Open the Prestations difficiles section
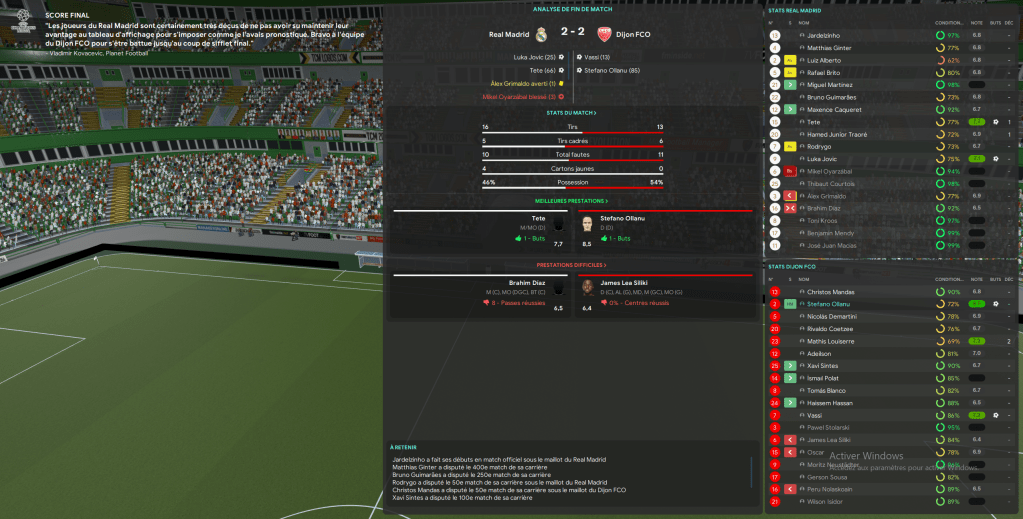This screenshot has width=1023, height=519. [x=572, y=265]
